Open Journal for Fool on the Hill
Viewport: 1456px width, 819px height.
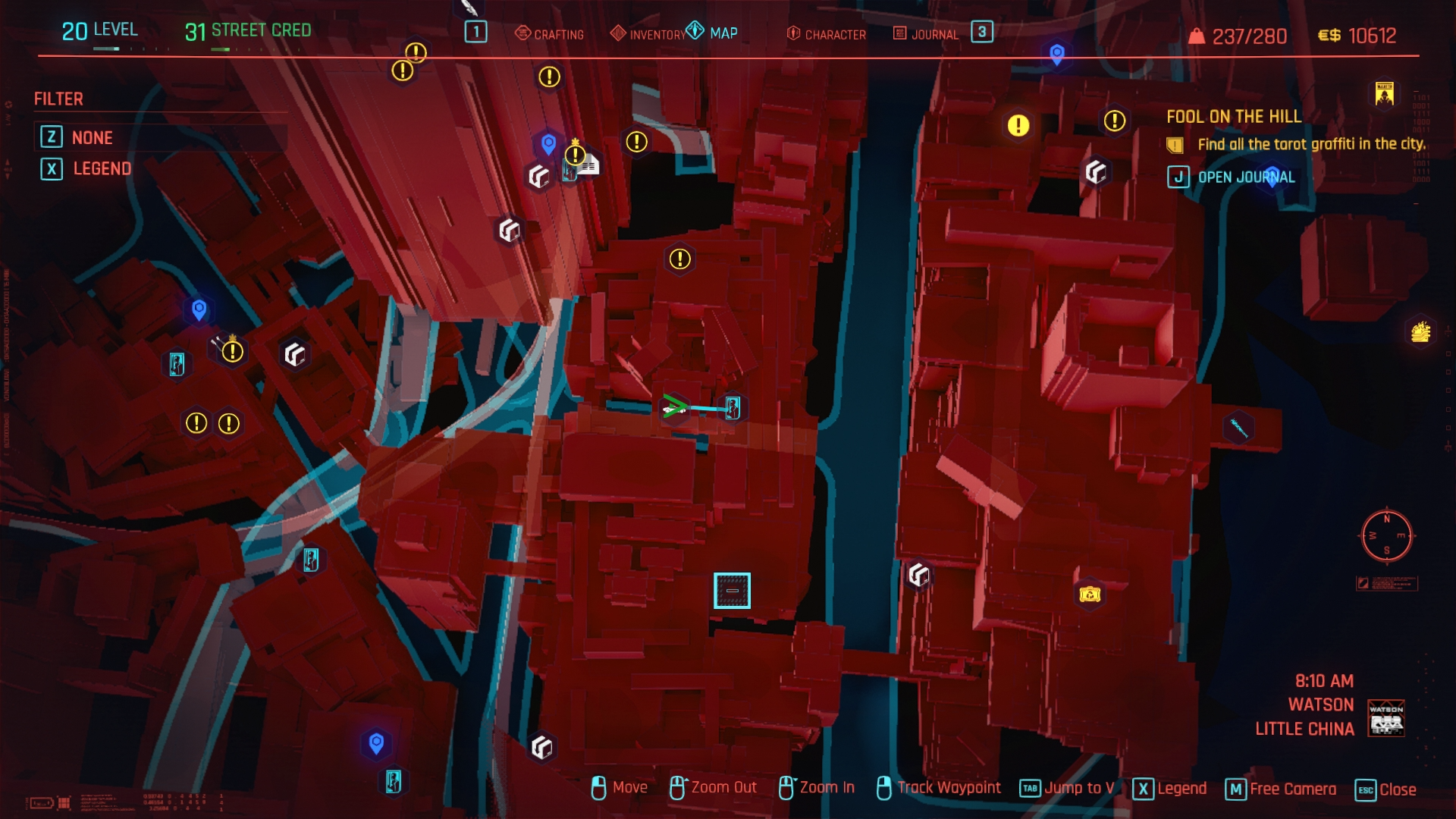click(x=1245, y=177)
